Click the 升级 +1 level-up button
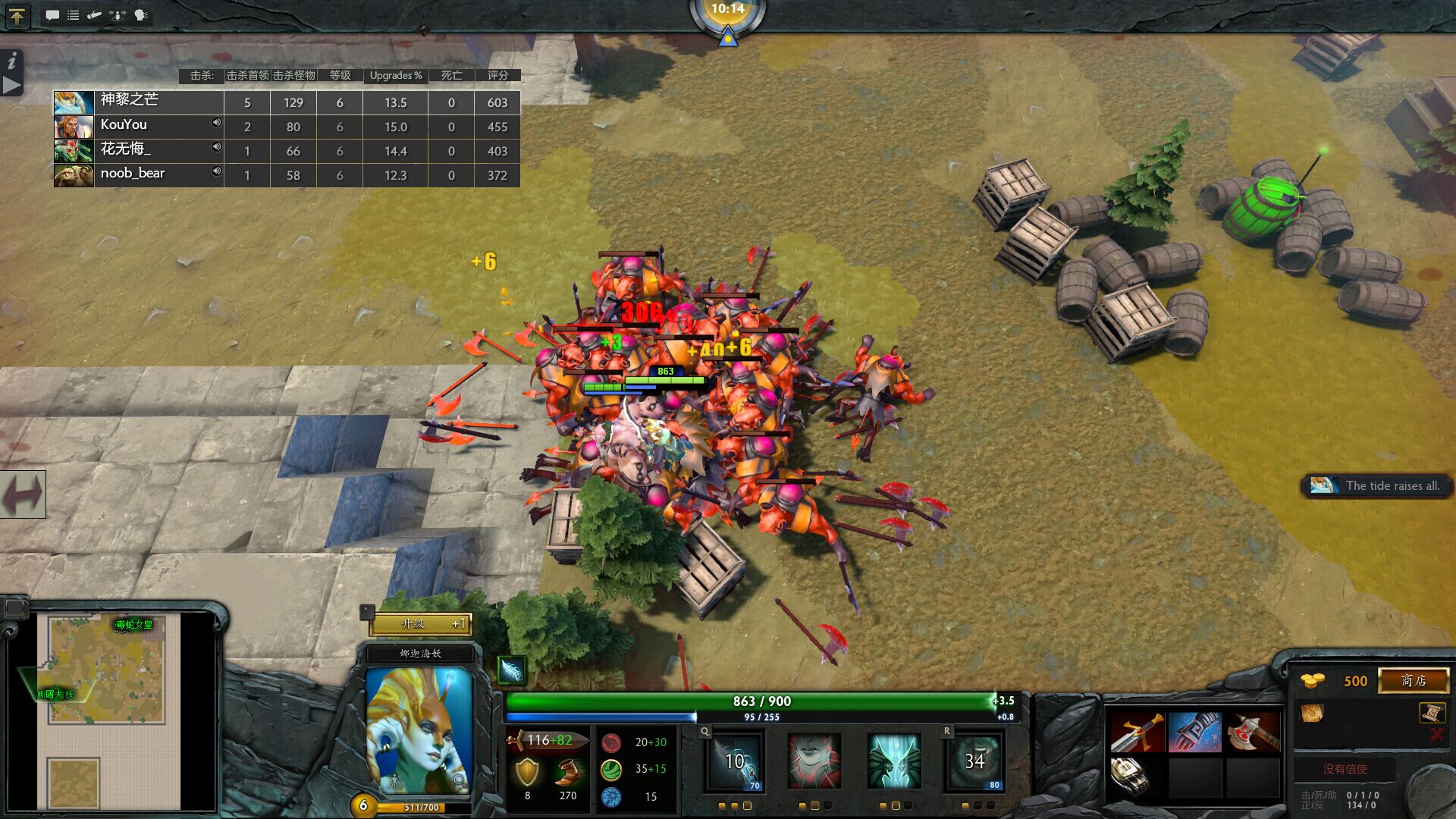 pos(422,625)
